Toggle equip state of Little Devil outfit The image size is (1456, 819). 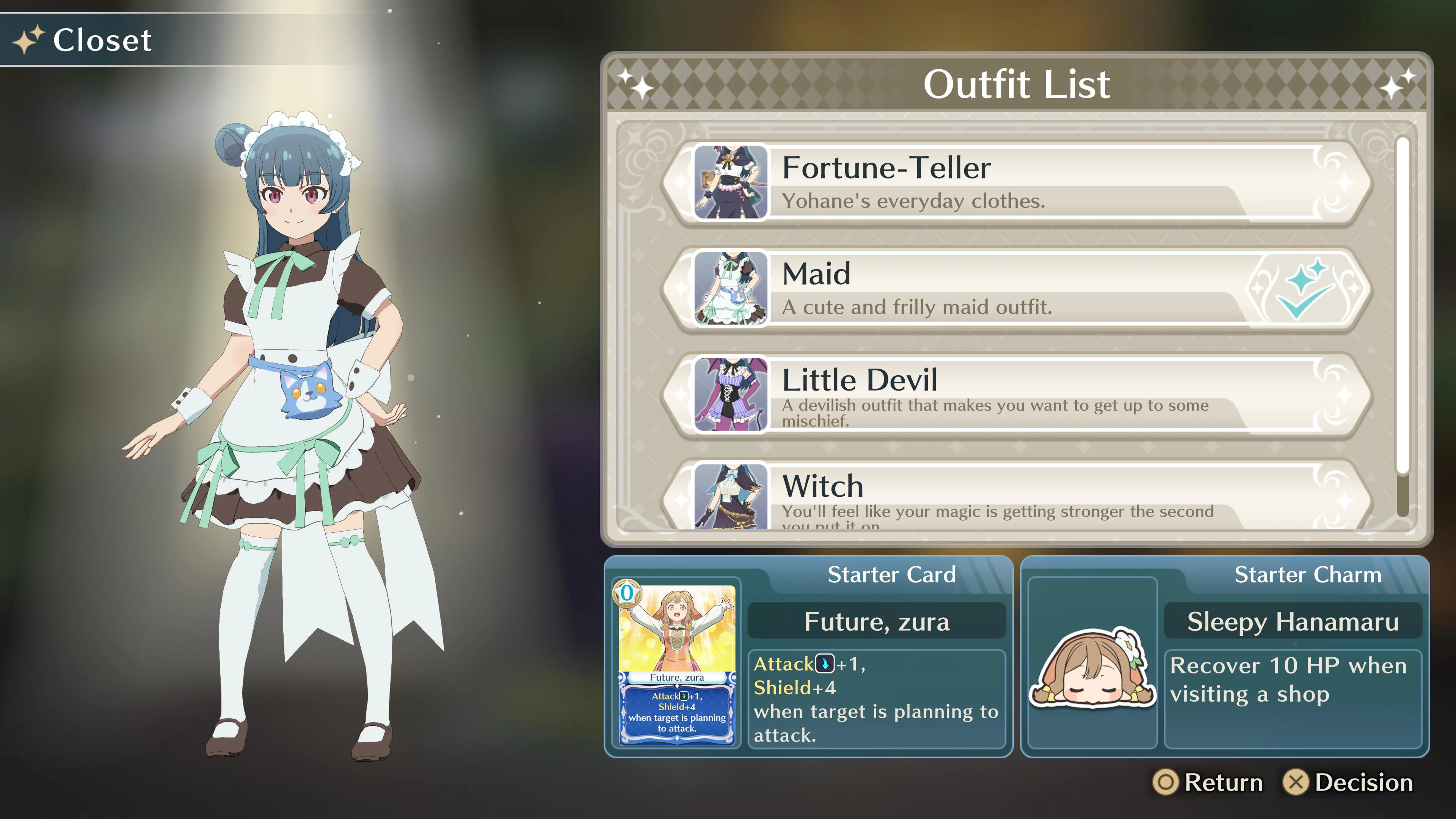point(1017,395)
